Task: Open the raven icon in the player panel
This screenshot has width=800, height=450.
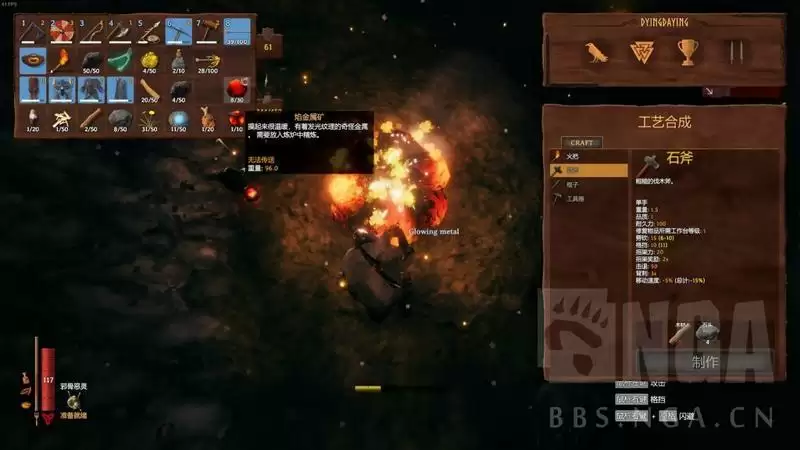Action: (597, 55)
